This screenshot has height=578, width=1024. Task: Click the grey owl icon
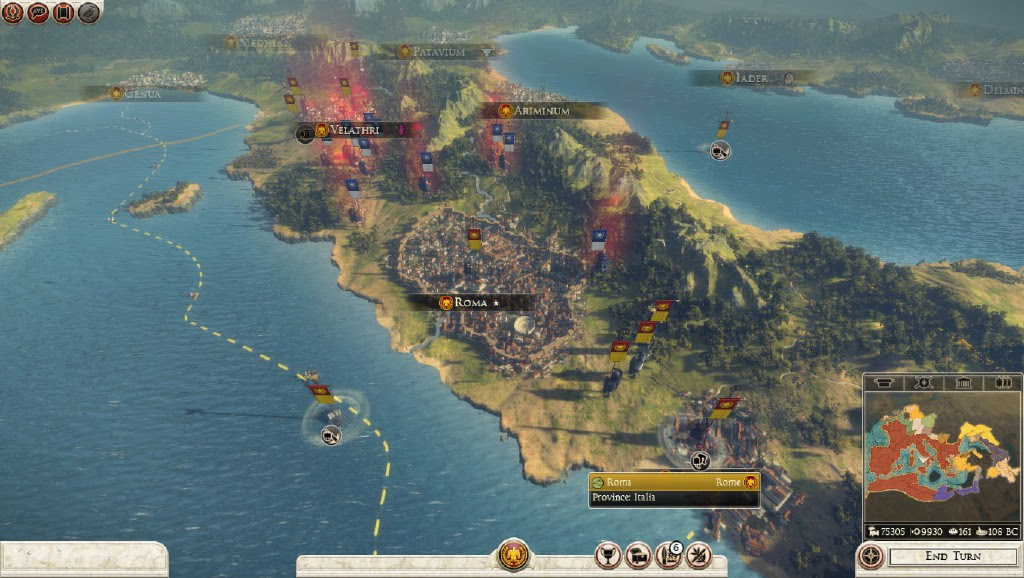(x=89, y=13)
